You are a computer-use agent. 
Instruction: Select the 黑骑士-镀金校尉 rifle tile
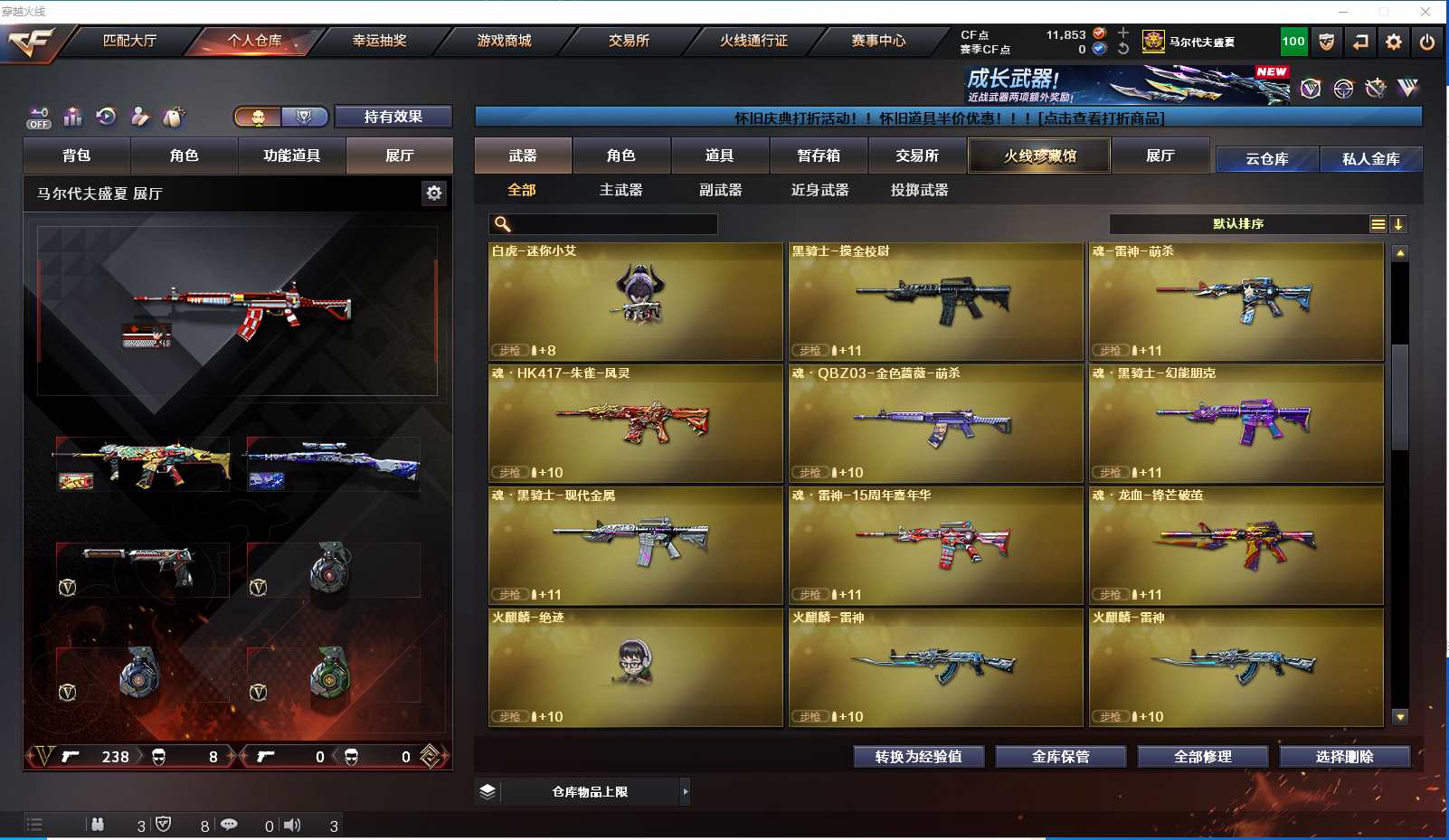click(x=935, y=301)
